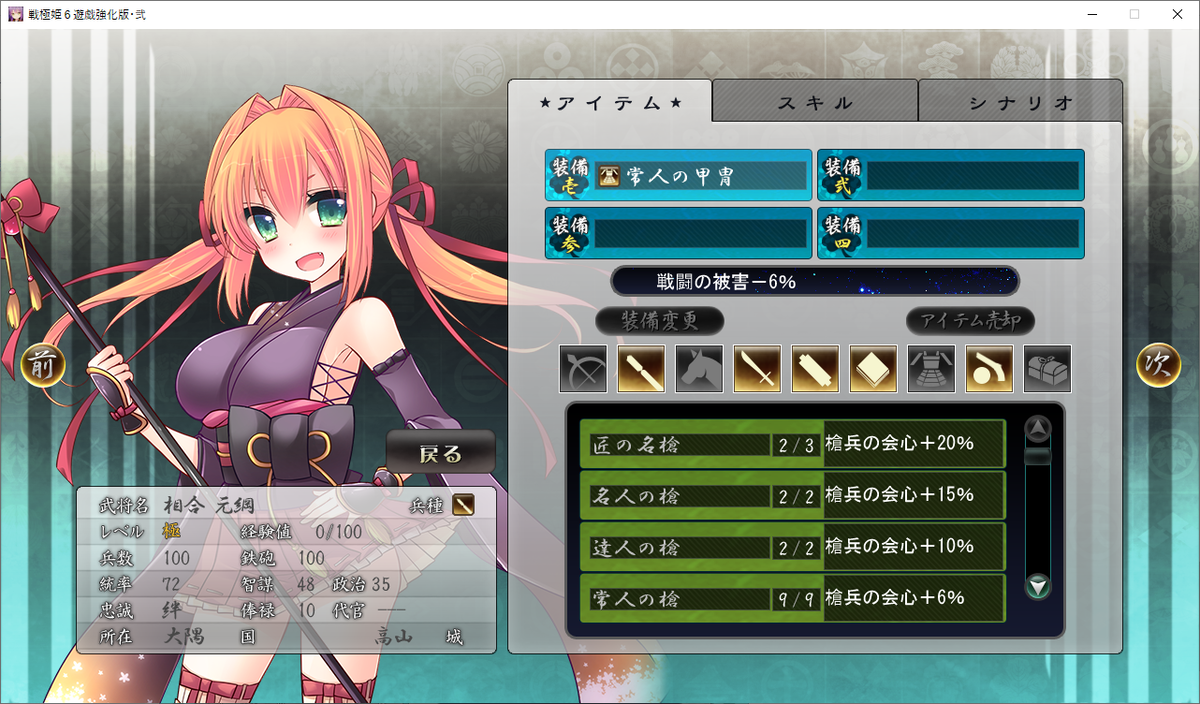Pick the sword category icon
The width and height of the screenshot is (1200, 704).
tap(757, 369)
